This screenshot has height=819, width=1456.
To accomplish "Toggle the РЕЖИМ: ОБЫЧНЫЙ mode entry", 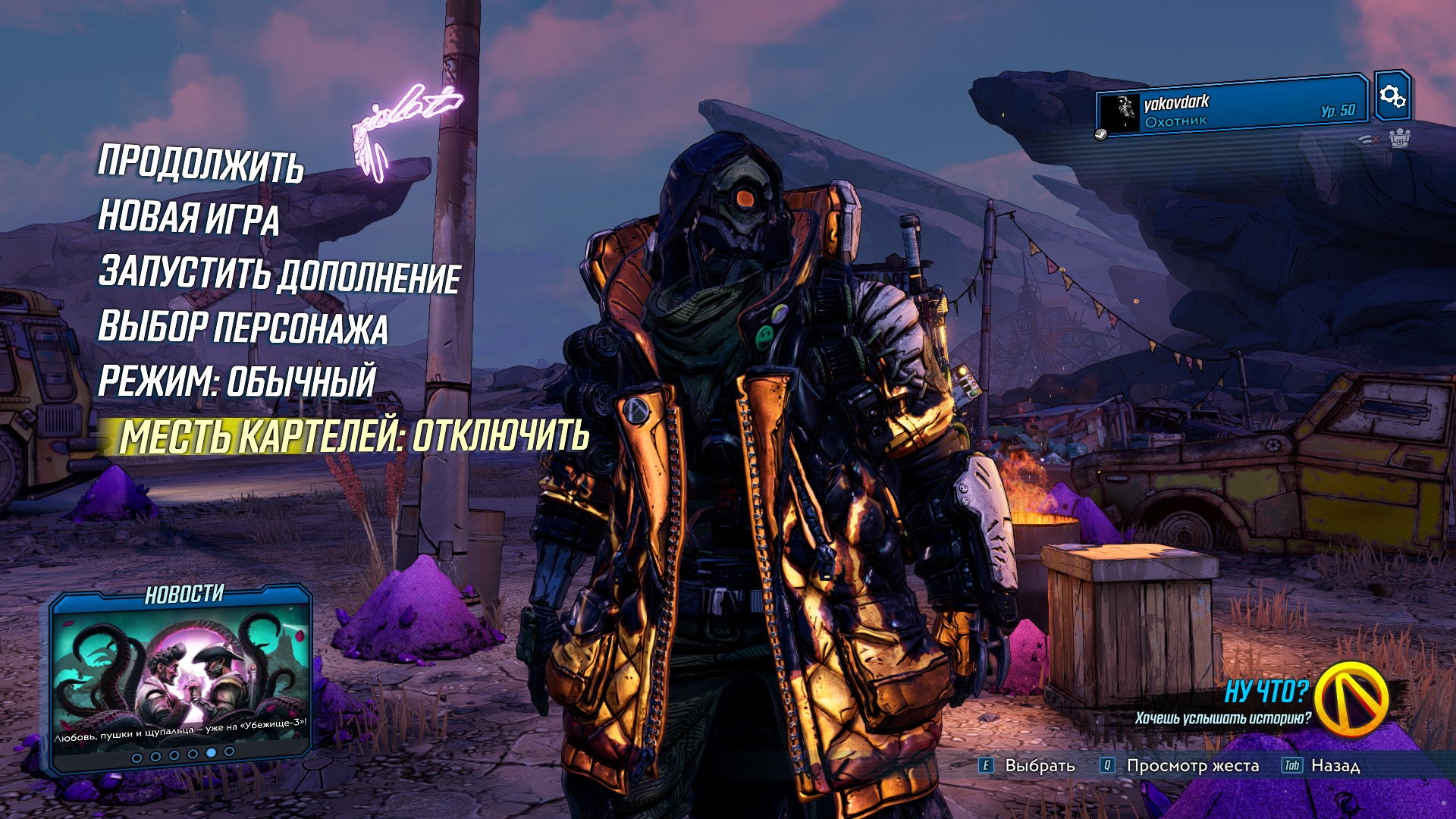I will point(237,381).
